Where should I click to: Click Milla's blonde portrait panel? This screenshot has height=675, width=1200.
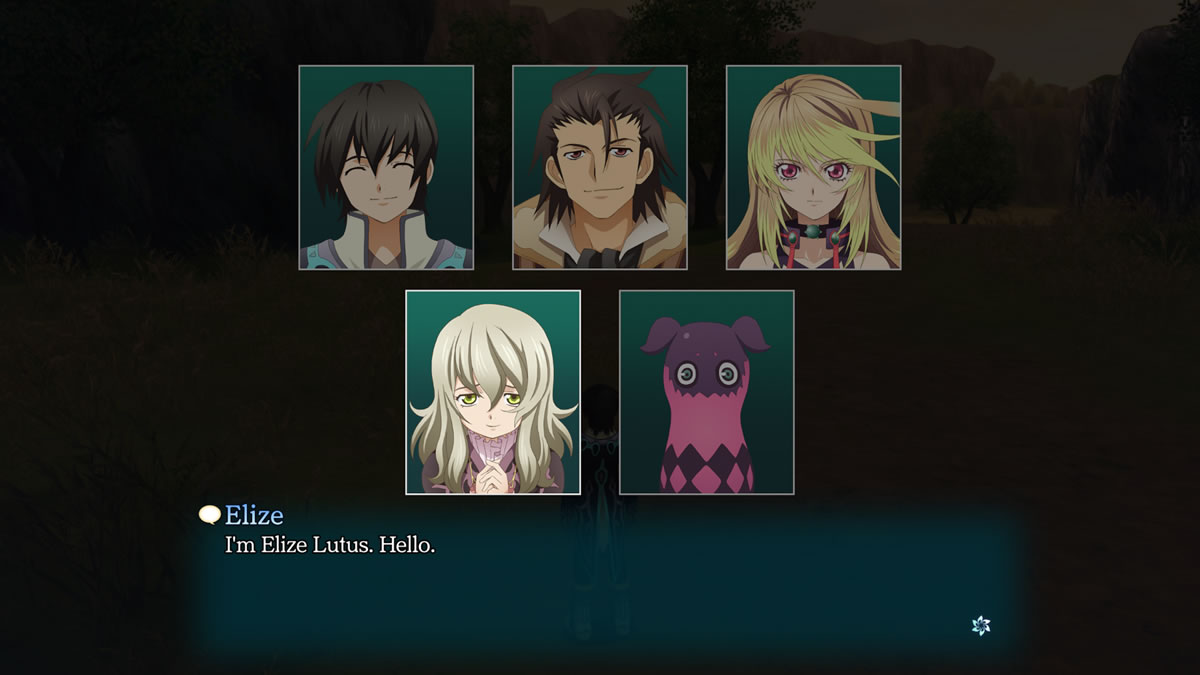coord(813,168)
